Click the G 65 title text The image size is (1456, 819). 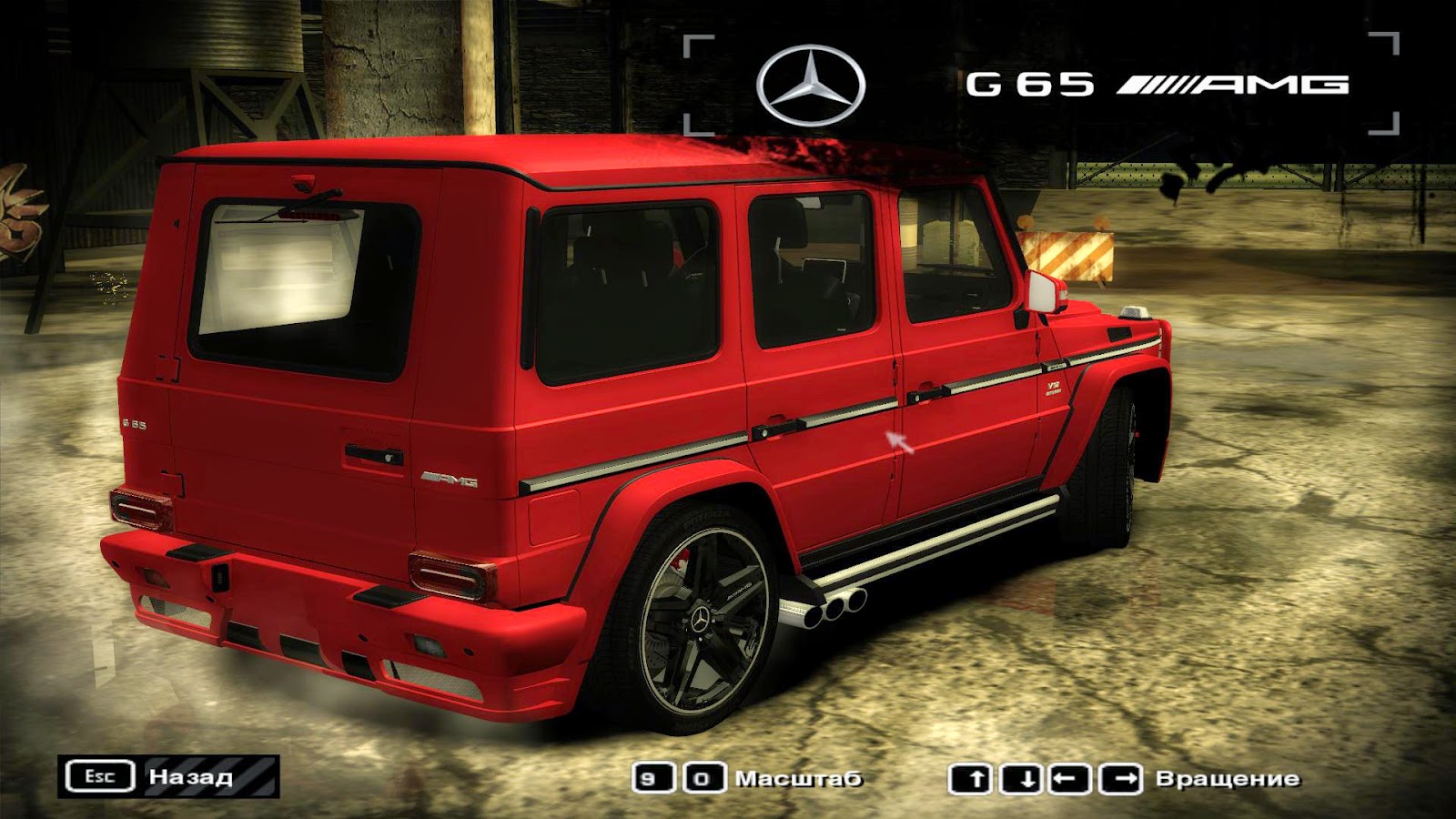[1028, 82]
